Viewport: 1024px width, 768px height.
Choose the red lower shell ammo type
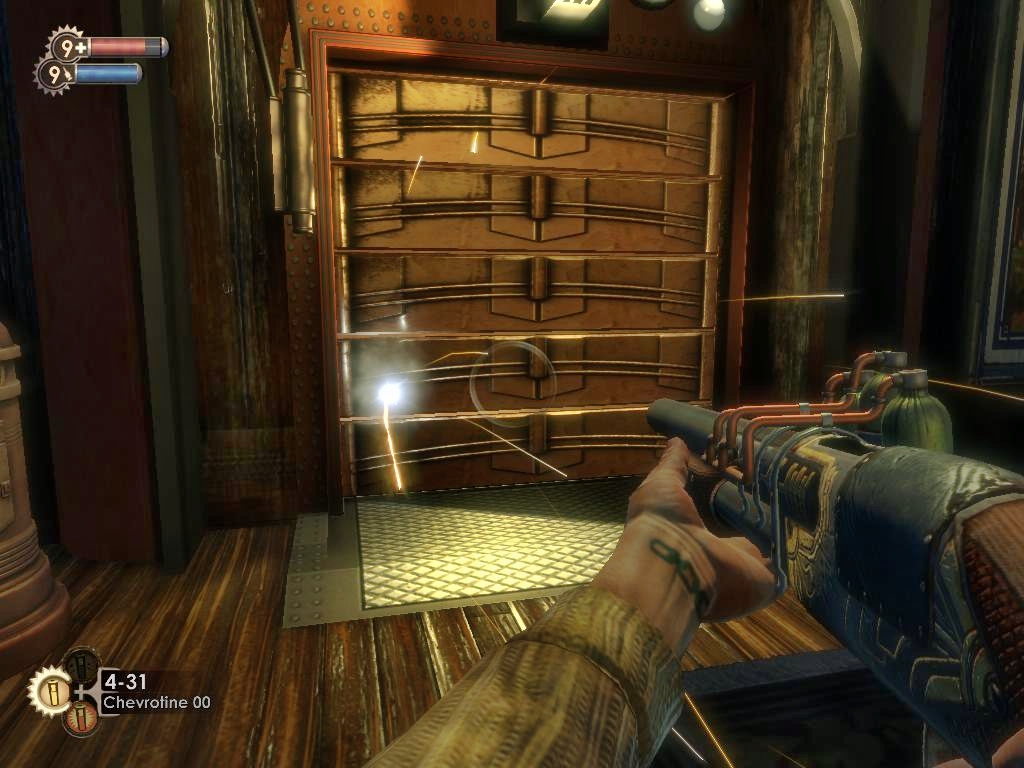[x=82, y=716]
